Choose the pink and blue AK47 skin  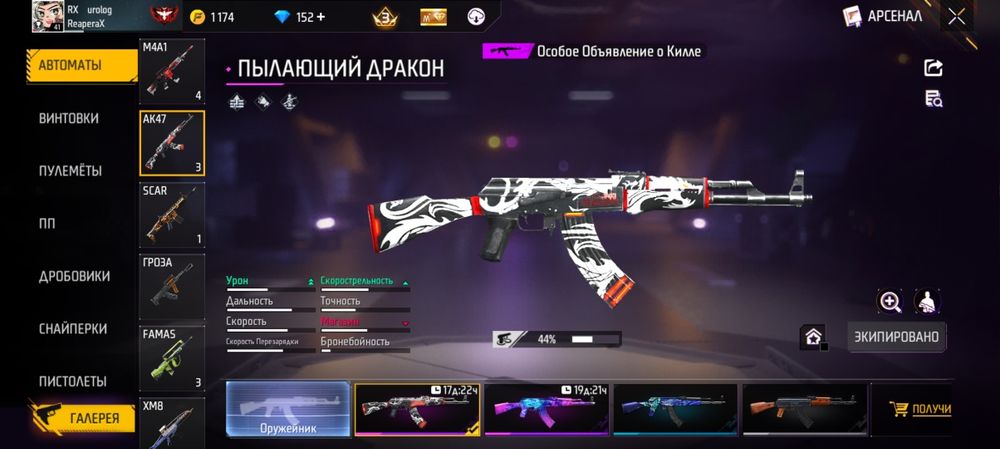[546, 410]
